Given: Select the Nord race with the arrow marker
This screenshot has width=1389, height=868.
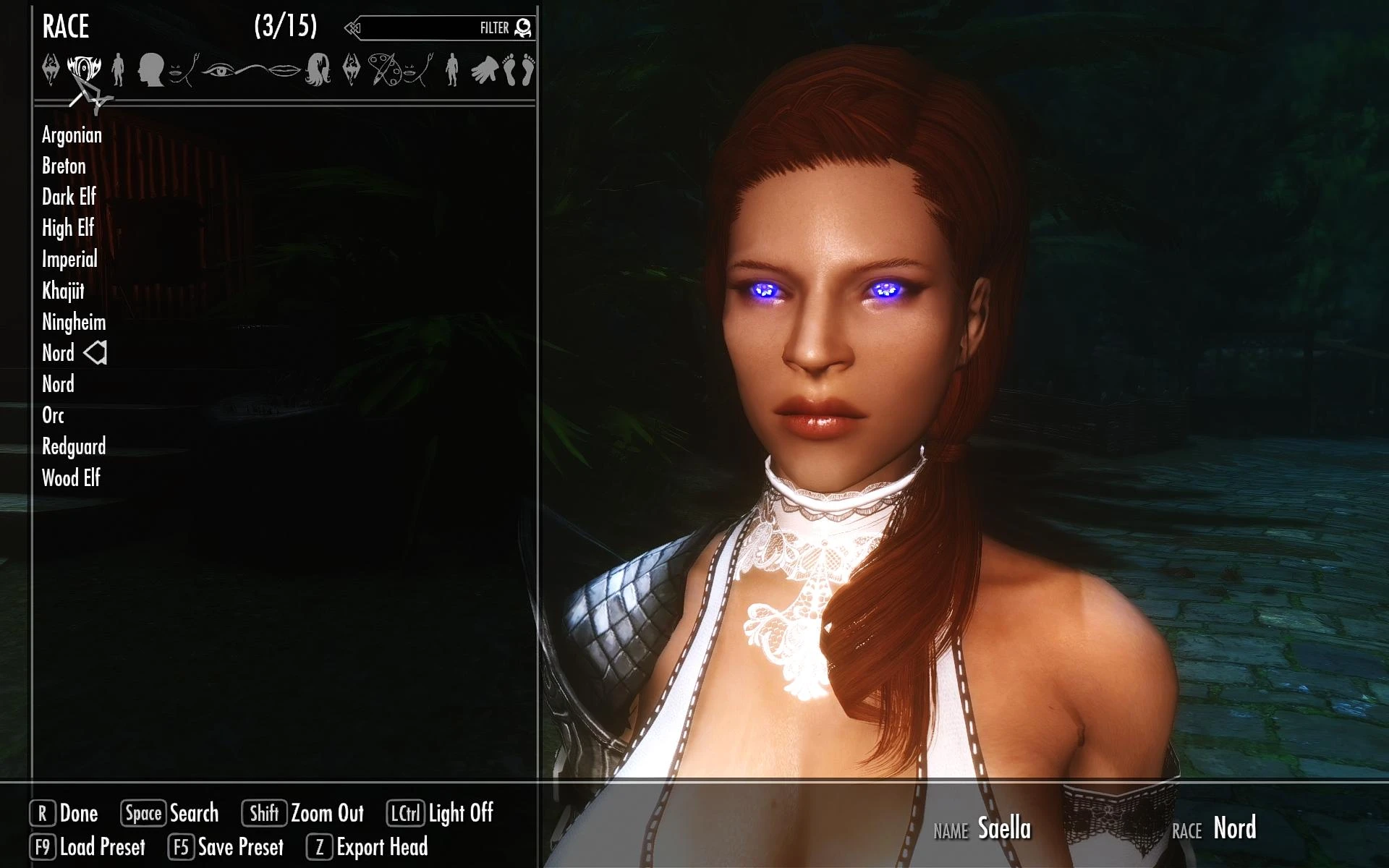Looking at the screenshot, I should click(x=56, y=353).
